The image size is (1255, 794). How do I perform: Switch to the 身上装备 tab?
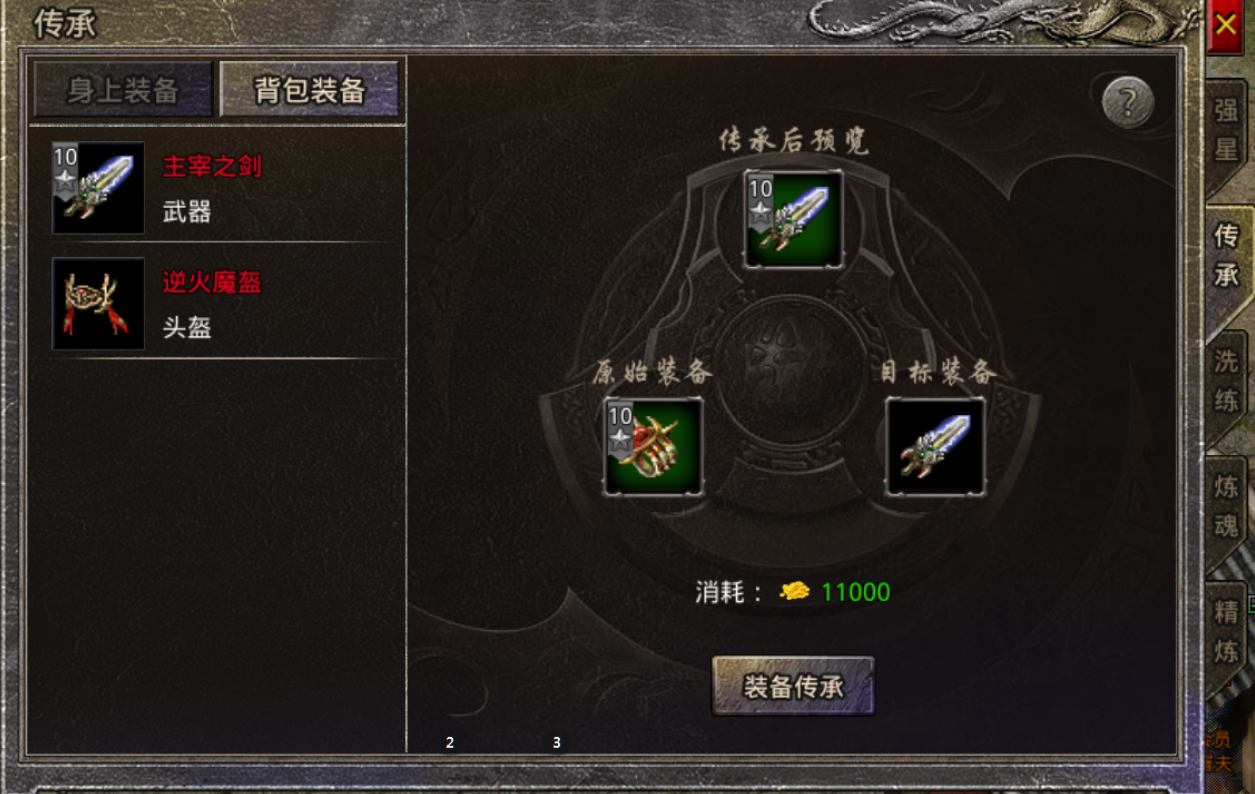pos(123,91)
